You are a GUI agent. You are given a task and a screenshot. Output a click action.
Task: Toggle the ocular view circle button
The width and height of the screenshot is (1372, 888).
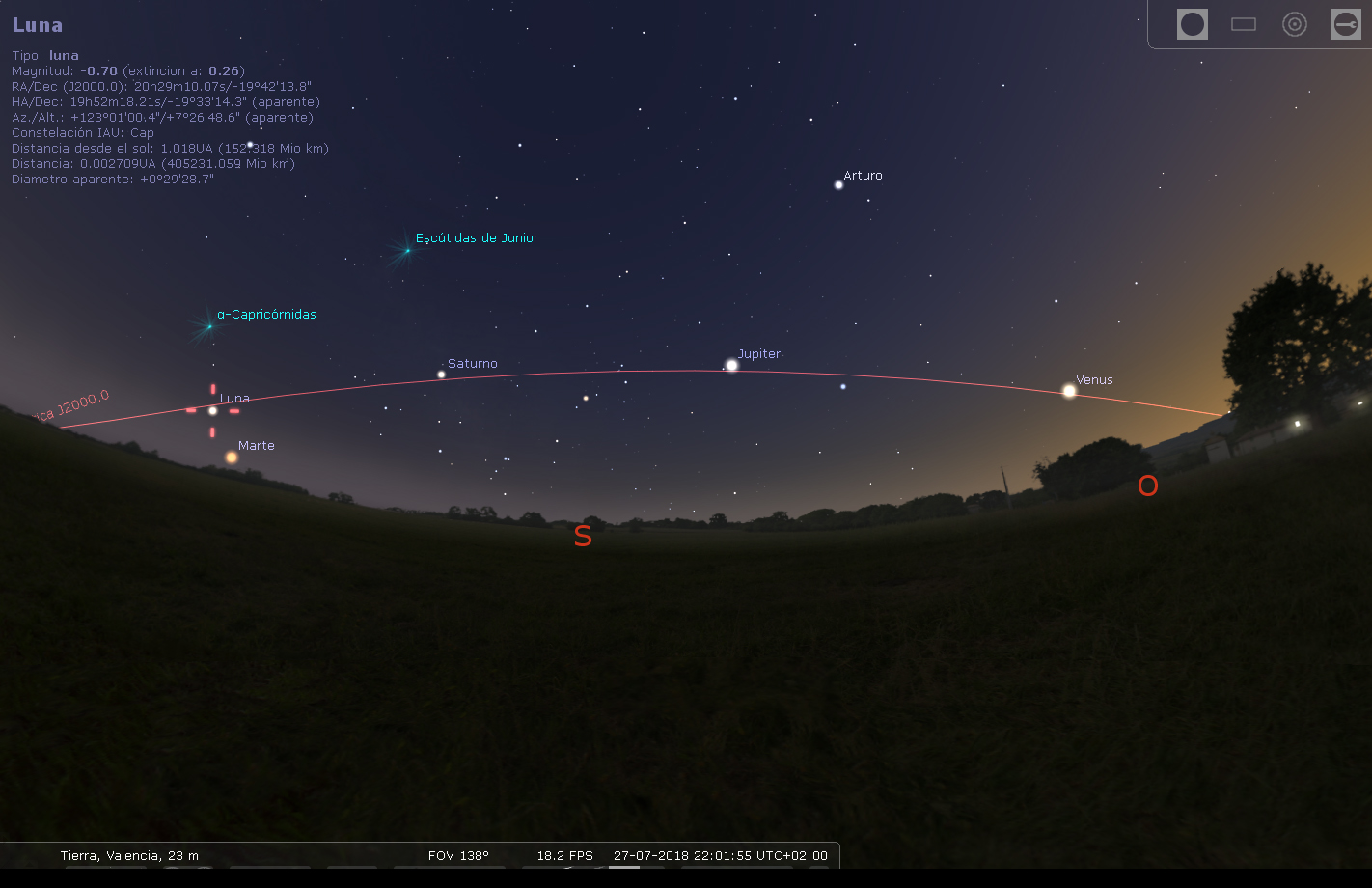pos(1193,24)
